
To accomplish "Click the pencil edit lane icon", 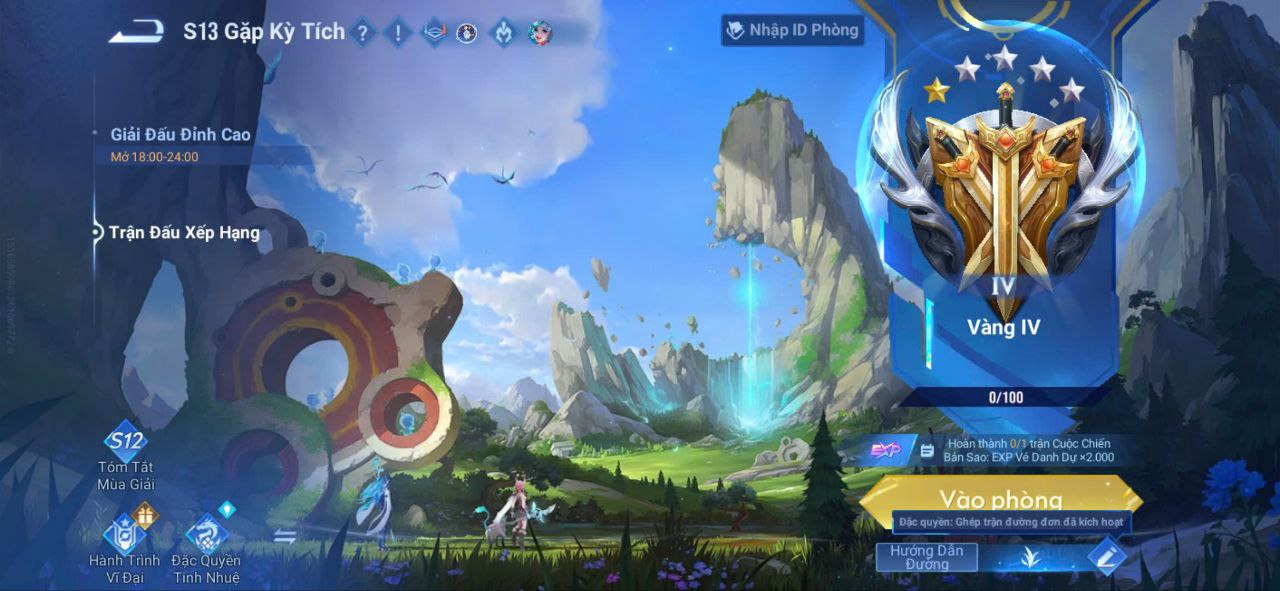I will click(x=1104, y=556).
